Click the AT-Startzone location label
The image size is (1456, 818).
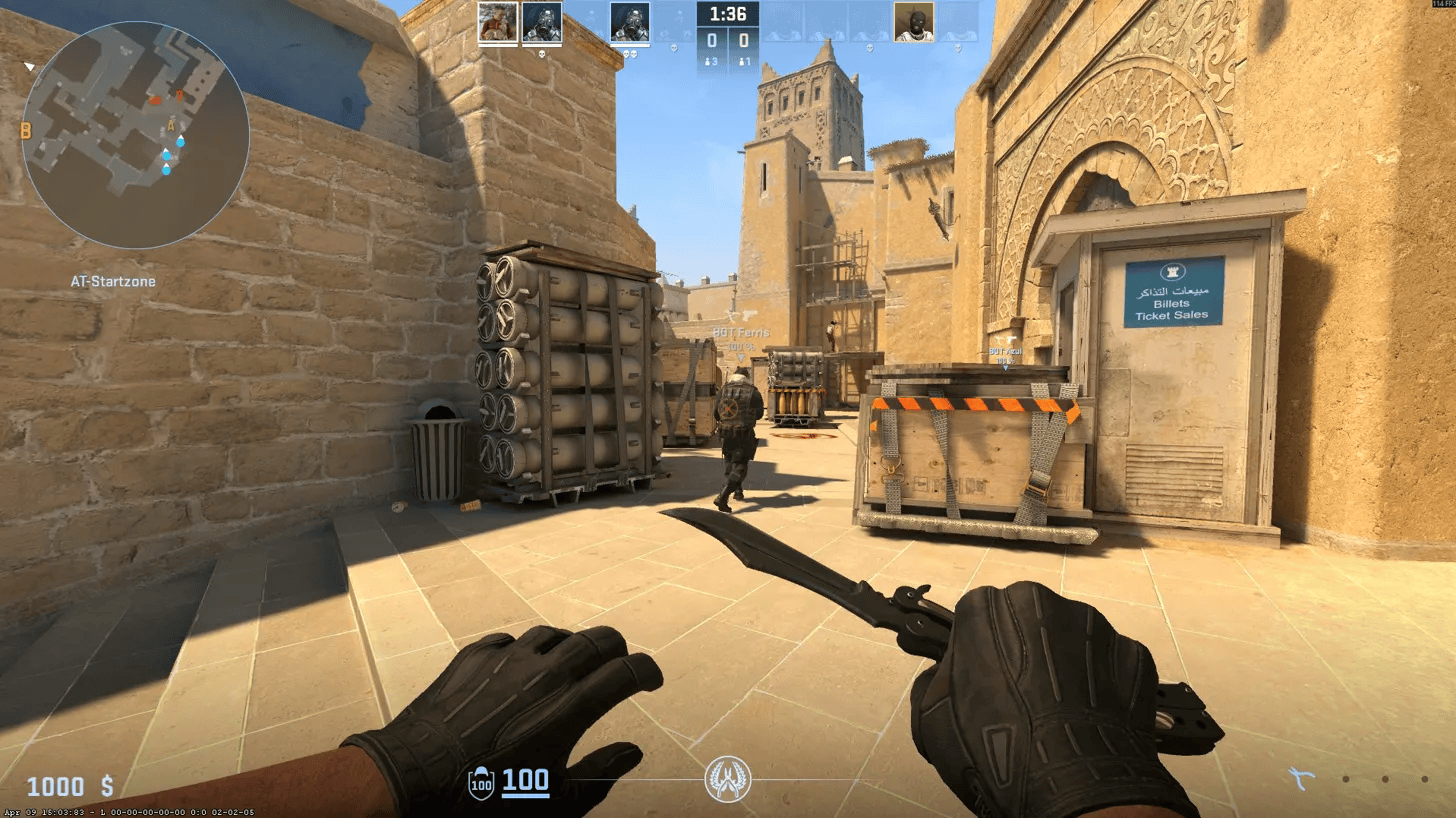tap(112, 281)
